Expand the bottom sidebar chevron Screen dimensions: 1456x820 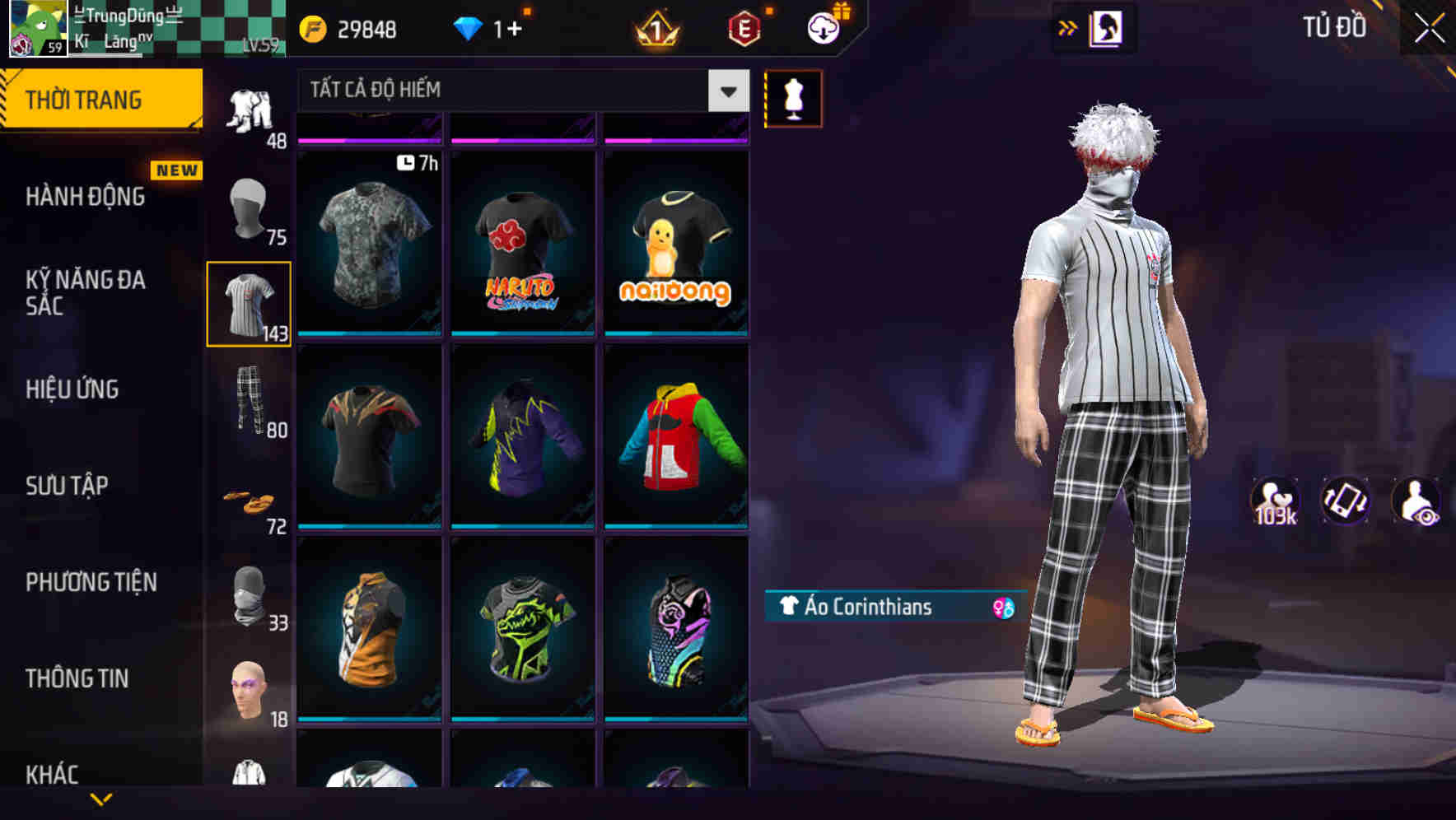(x=101, y=800)
